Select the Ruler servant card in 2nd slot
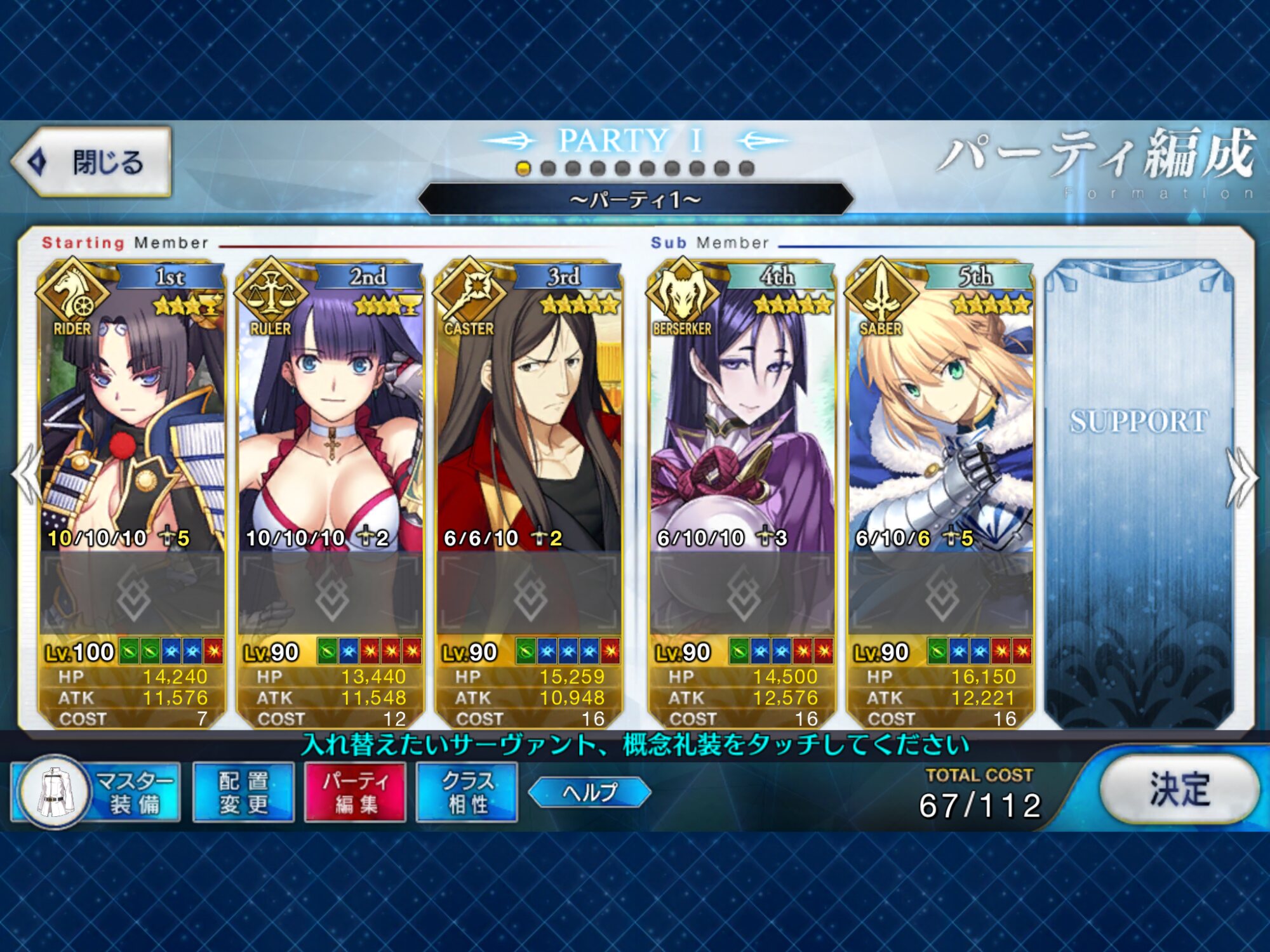 click(x=330, y=413)
